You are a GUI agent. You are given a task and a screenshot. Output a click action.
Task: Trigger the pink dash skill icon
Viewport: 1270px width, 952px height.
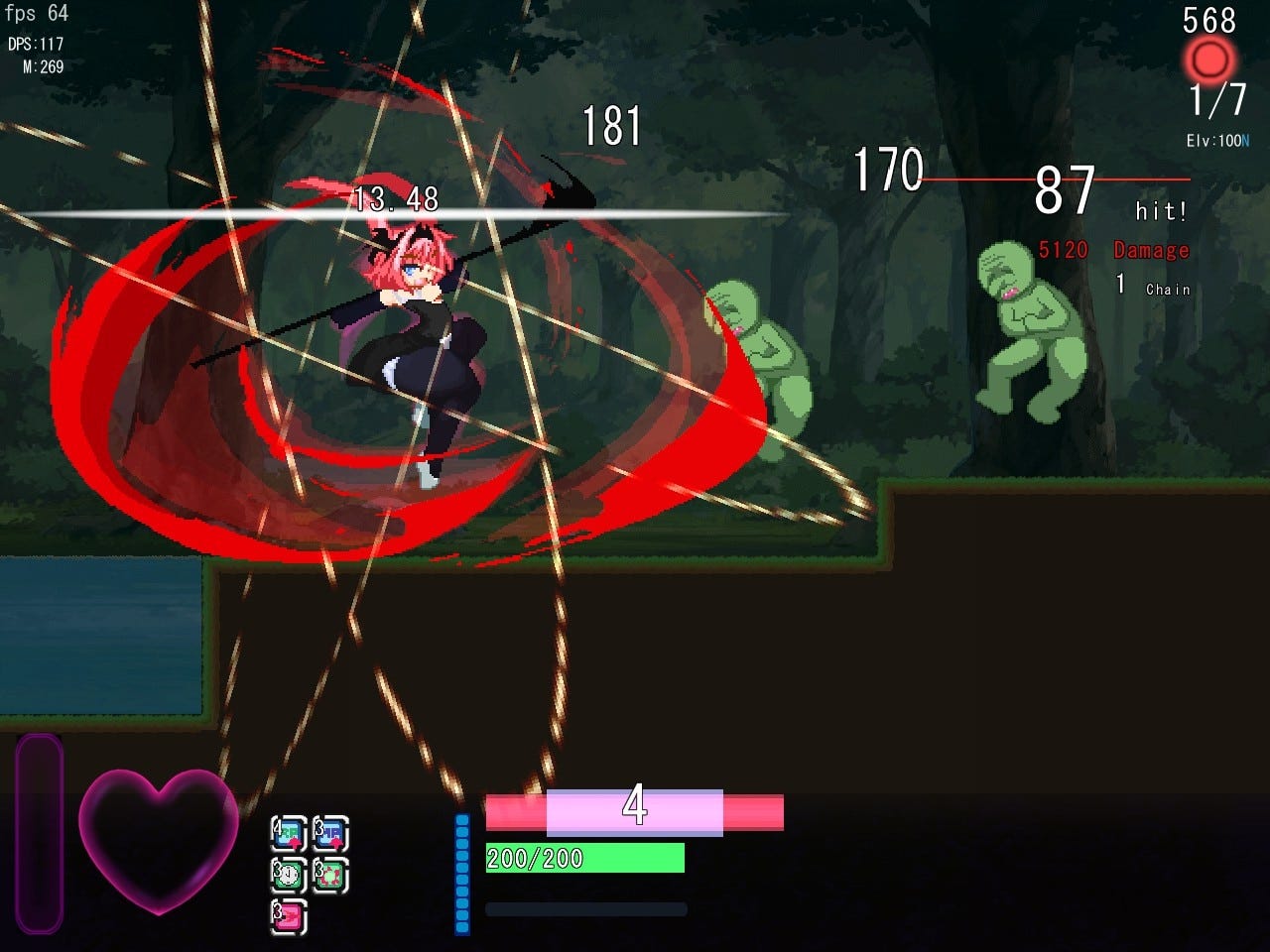point(288,915)
